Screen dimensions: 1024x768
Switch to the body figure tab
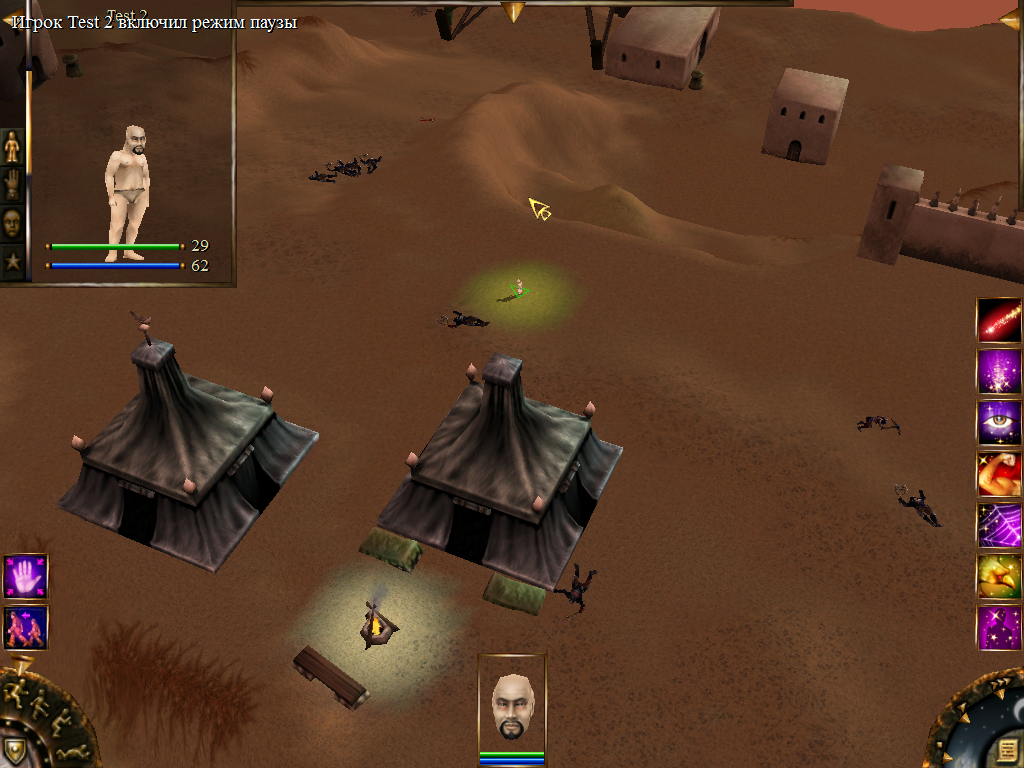[12, 147]
